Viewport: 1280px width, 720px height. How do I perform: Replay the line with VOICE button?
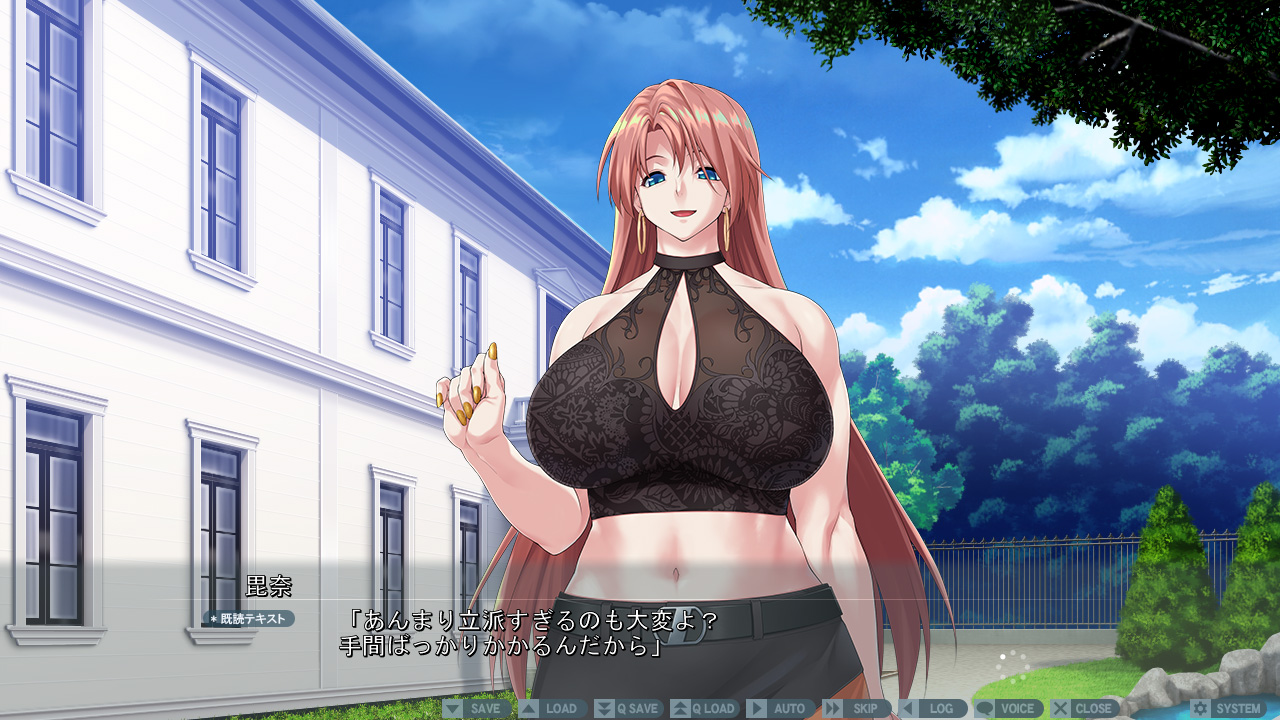click(x=1008, y=708)
